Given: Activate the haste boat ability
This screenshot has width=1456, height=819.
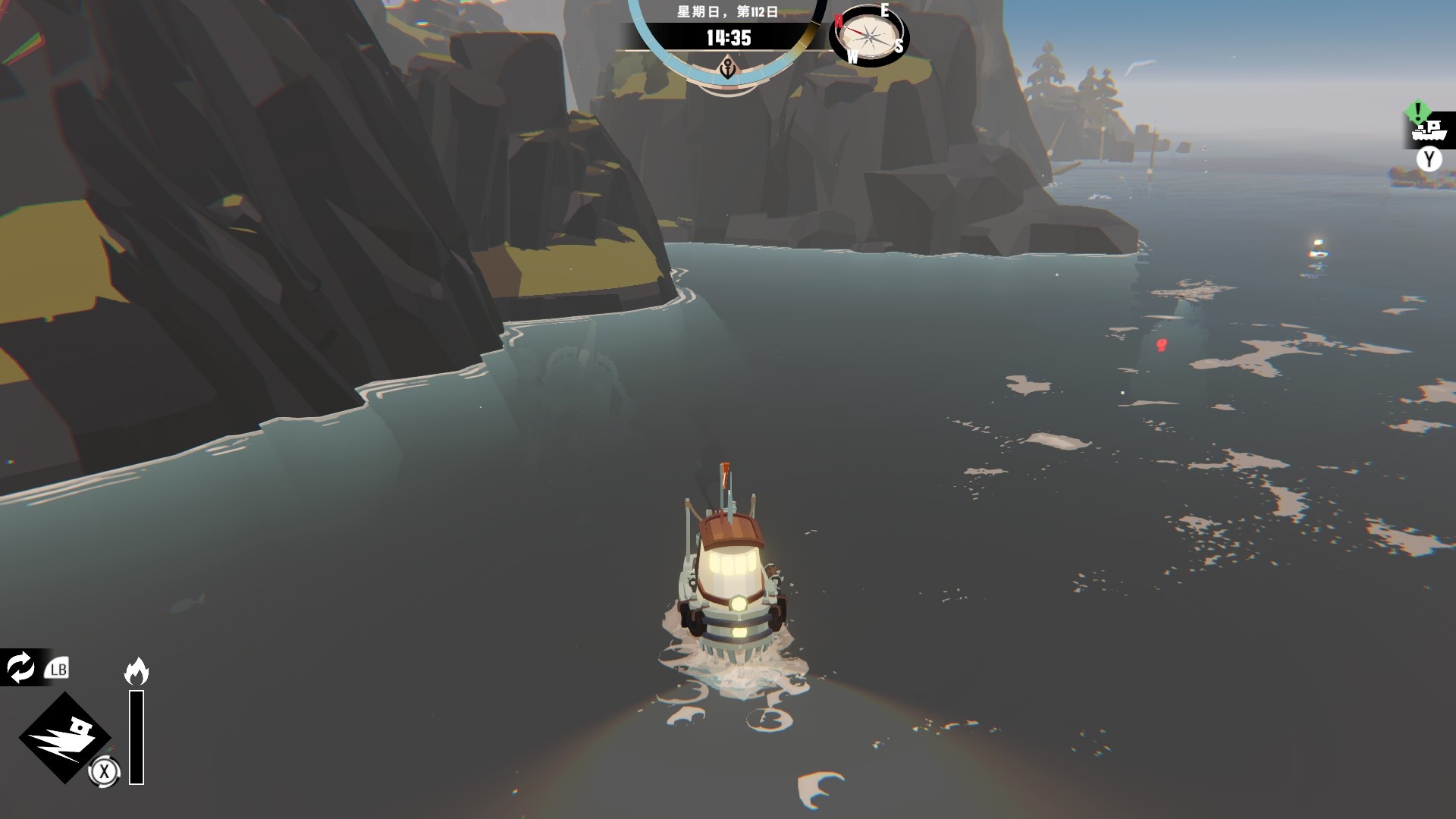Looking at the screenshot, I should click(x=65, y=736).
